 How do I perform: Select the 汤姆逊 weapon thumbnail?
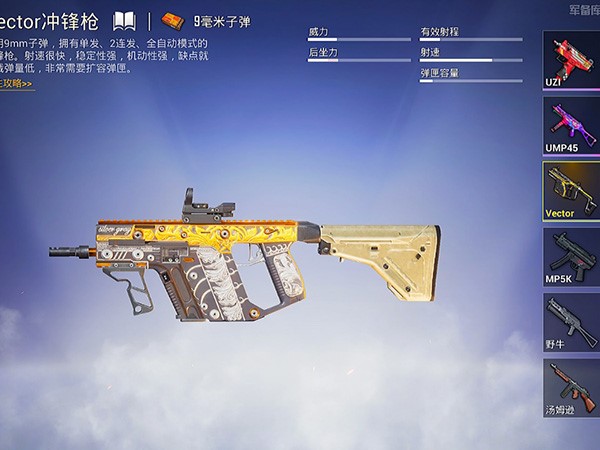[x=570, y=387]
